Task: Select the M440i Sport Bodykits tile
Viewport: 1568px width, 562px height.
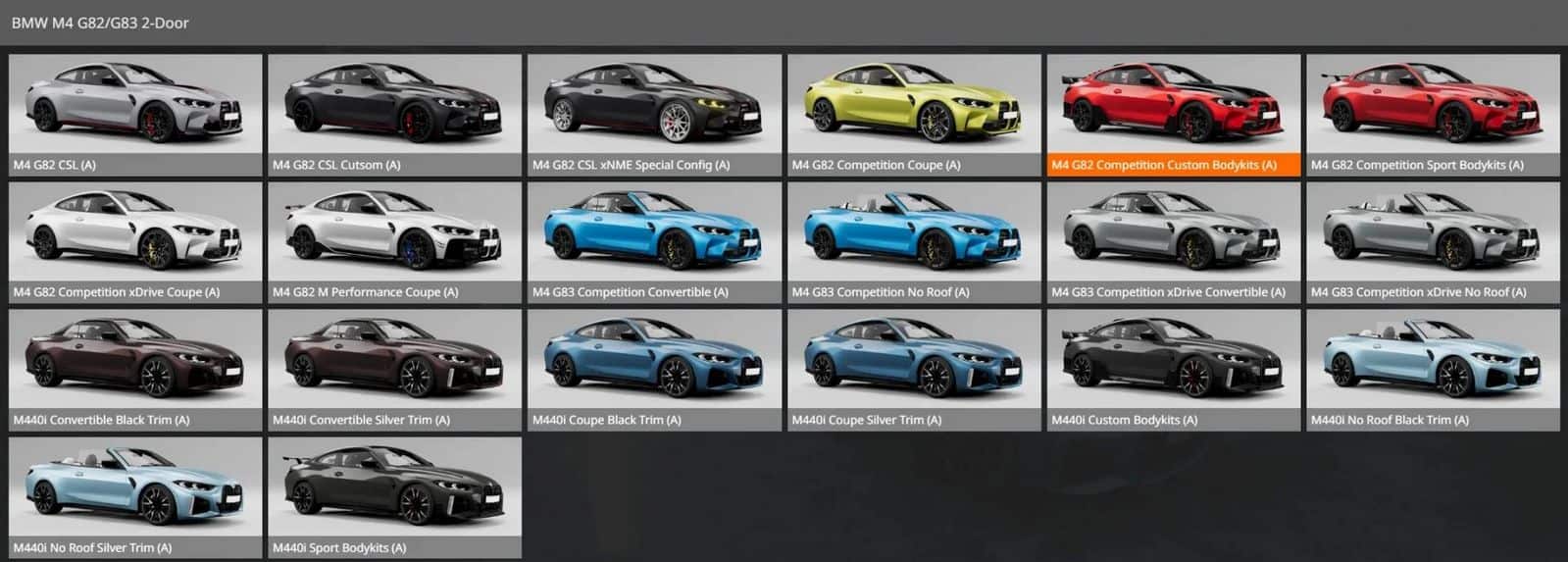Action: [x=394, y=496]
